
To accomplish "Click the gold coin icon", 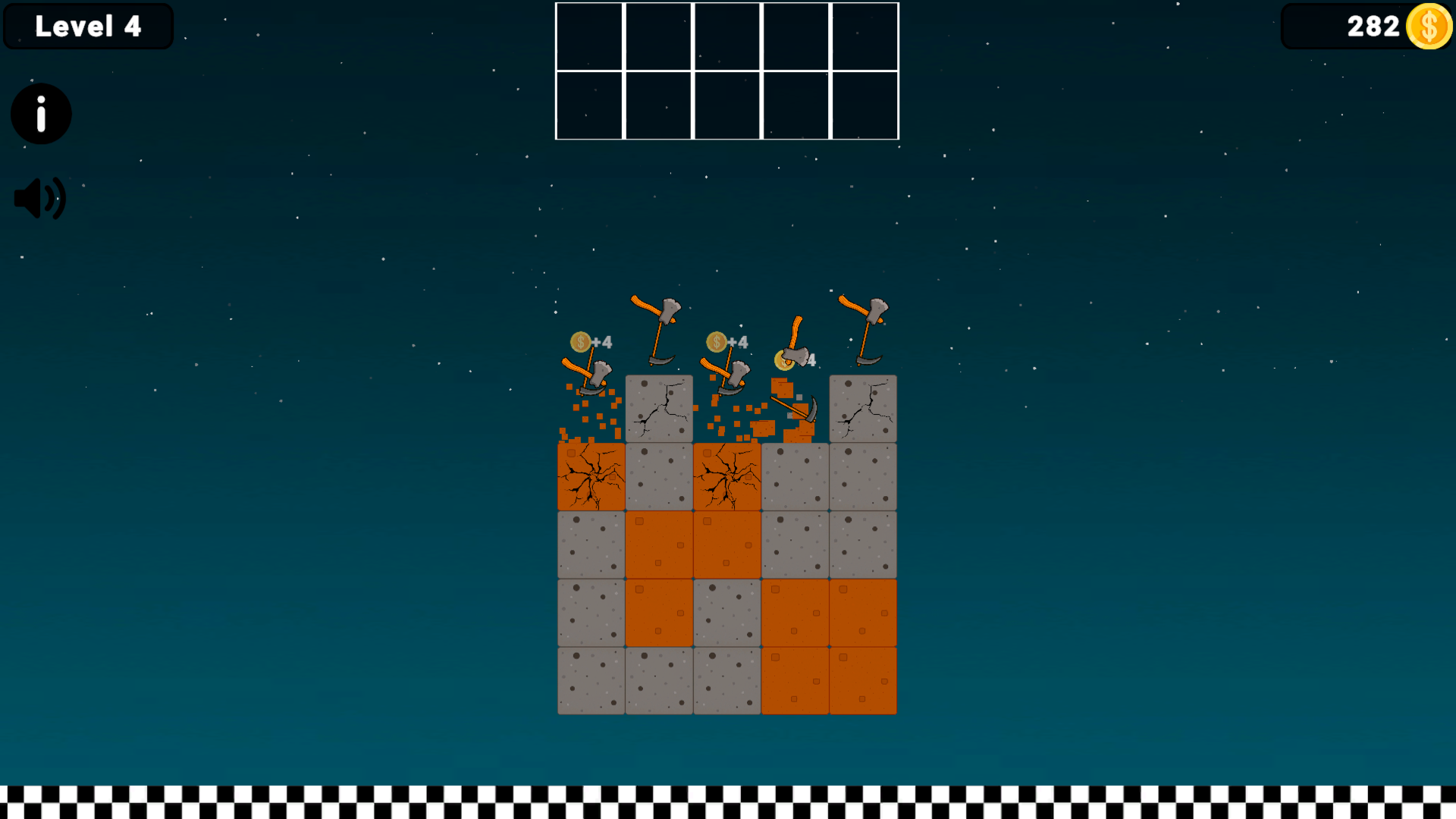I will click(1429, 27).
